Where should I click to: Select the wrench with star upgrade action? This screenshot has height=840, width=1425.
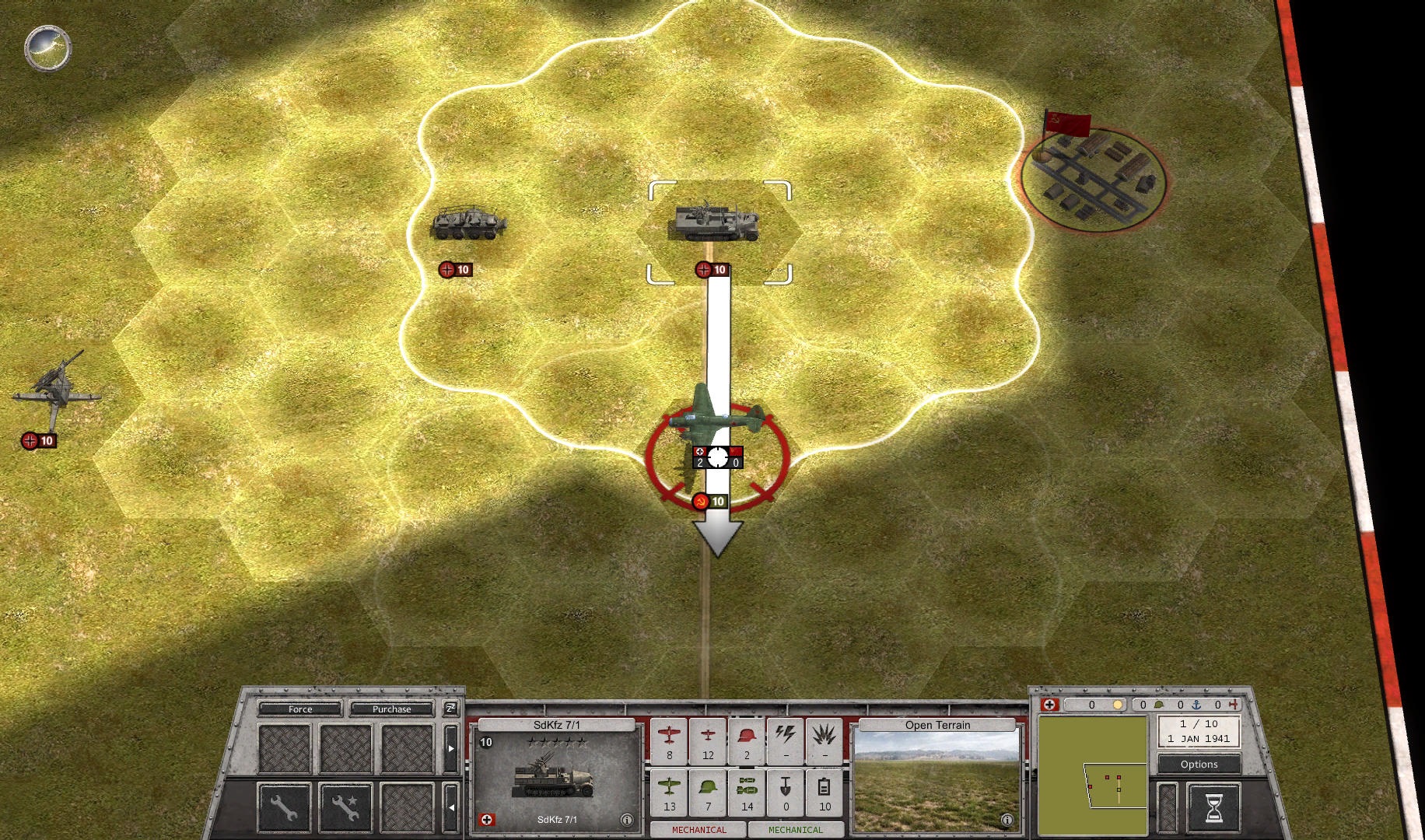click(345, 807)
